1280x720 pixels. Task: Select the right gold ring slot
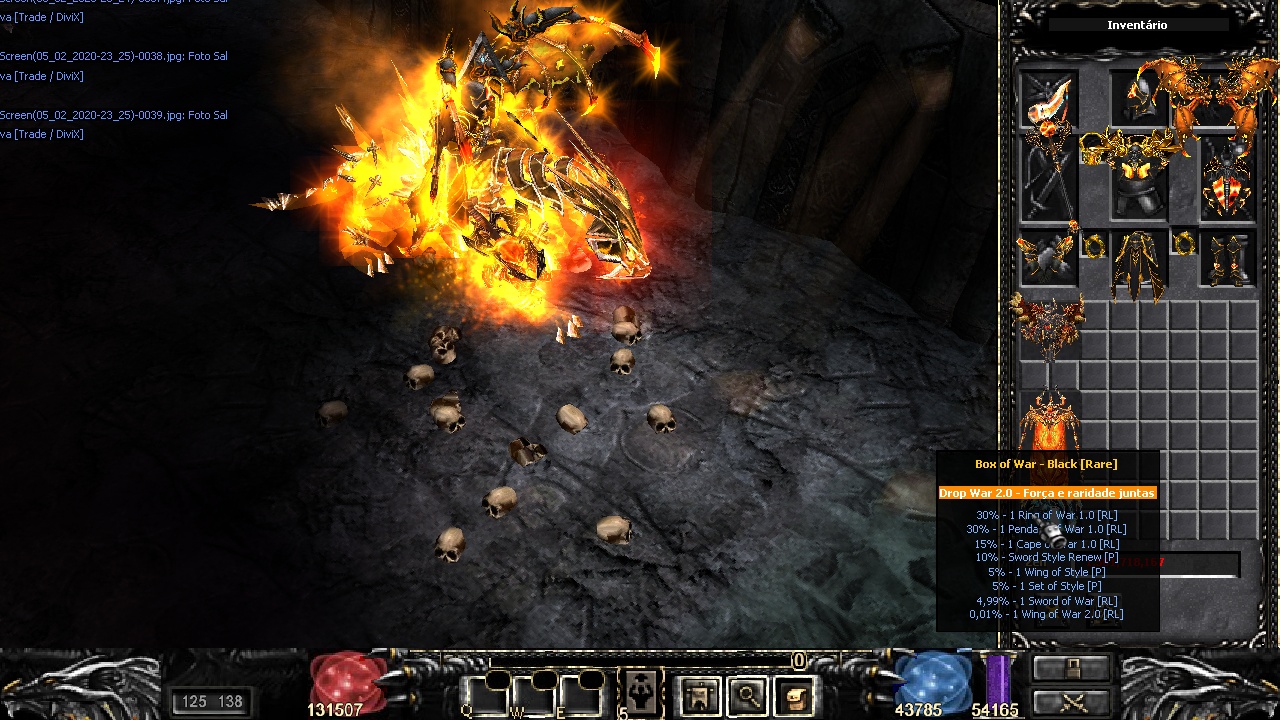[1184, 243]
